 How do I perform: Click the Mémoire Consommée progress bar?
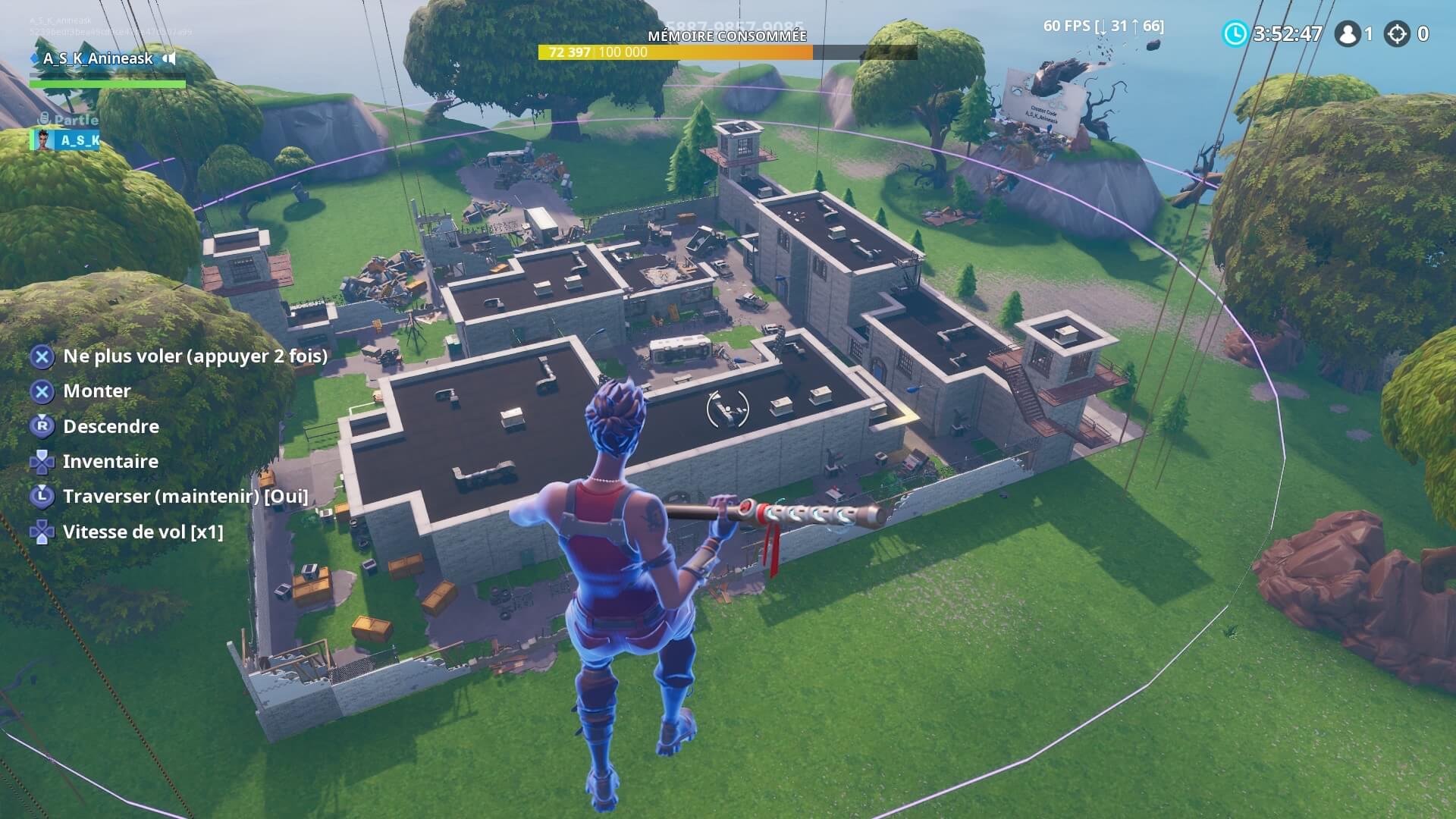click(x=675, y=53)
